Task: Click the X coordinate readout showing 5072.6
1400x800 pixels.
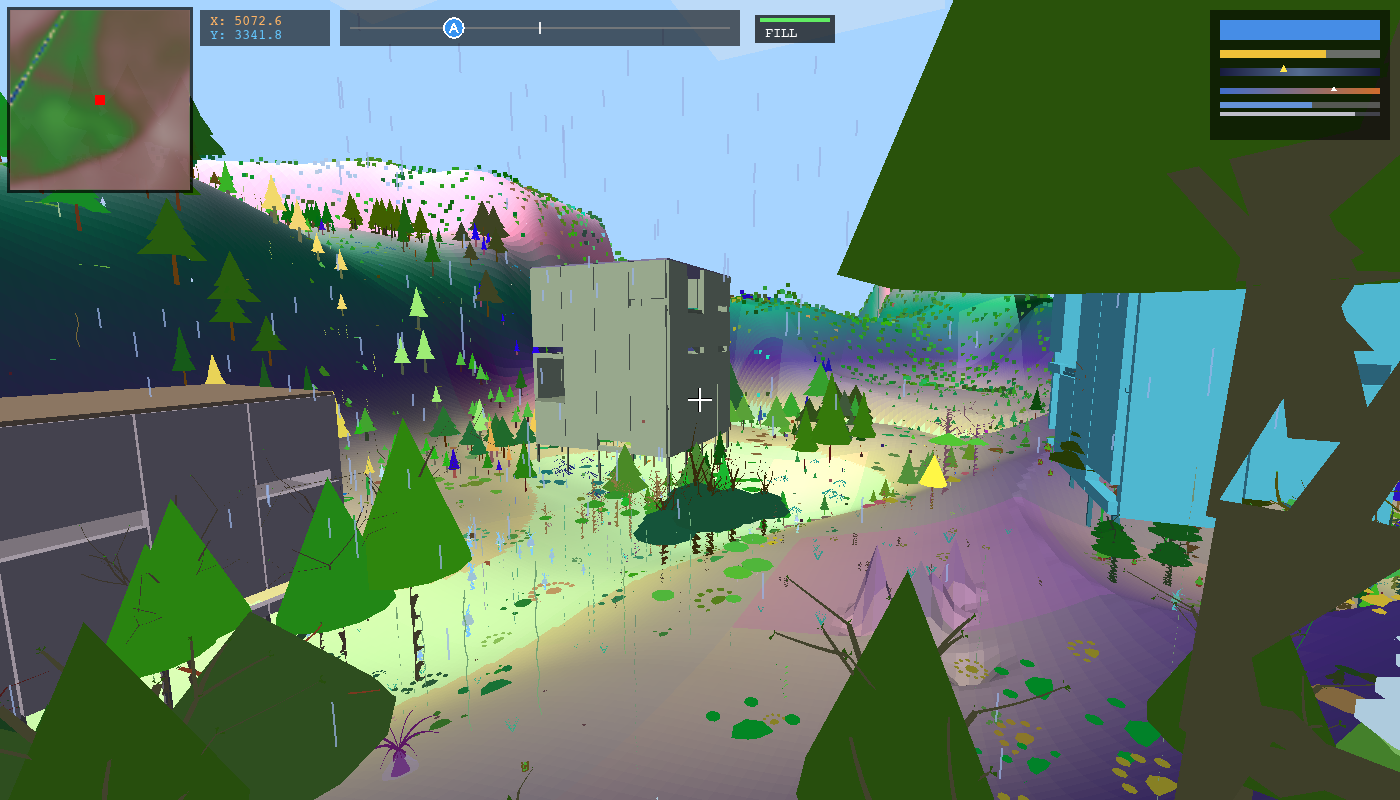Action: 244,20
